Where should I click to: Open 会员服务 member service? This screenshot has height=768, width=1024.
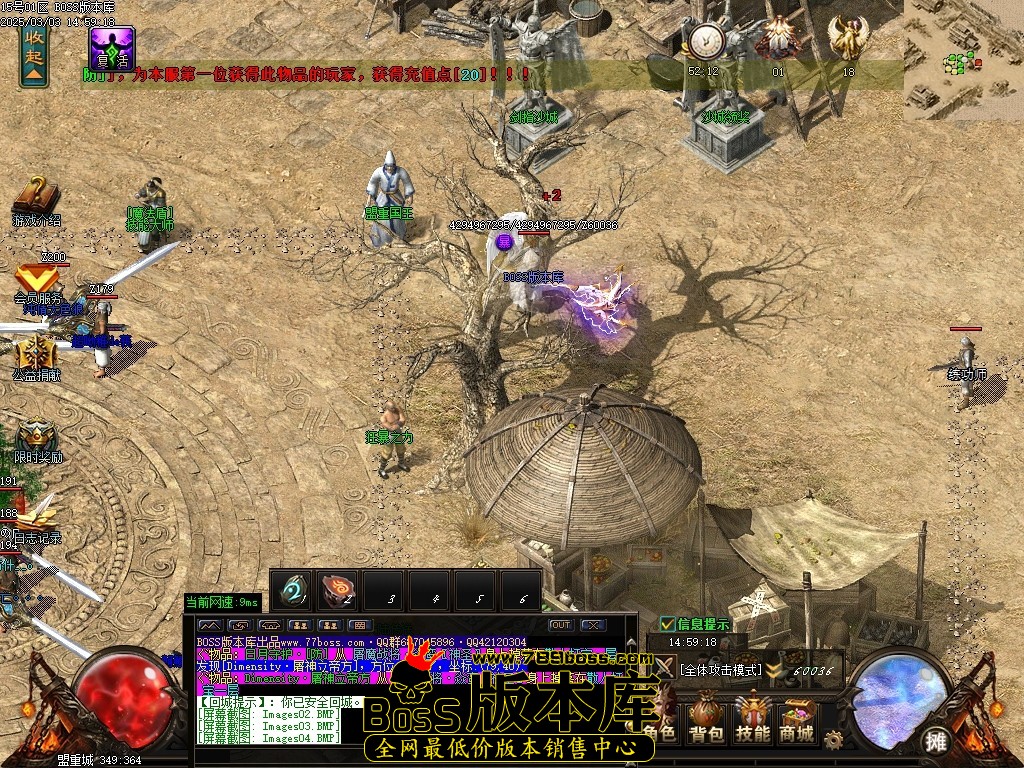click(x=37, y=281)
